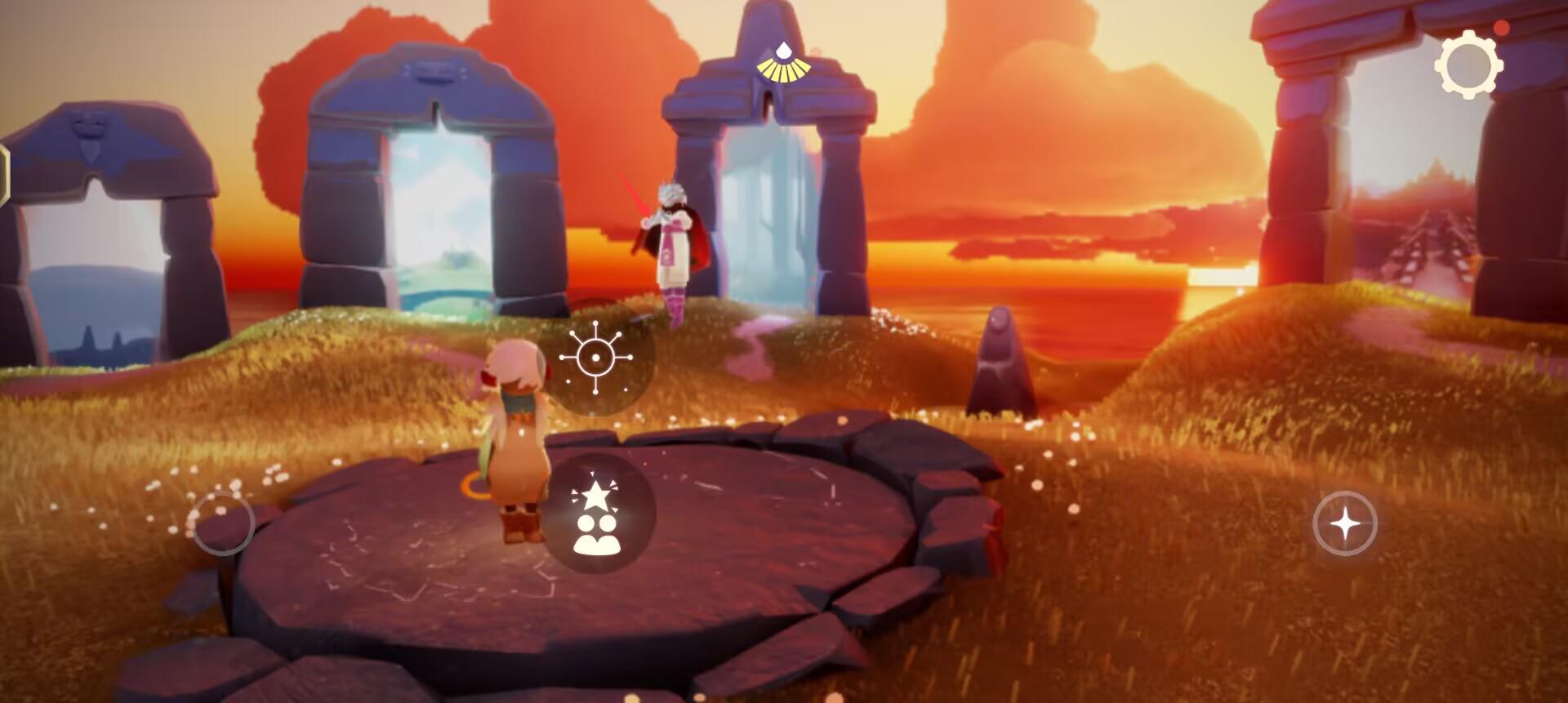1568x703 pixels.
Task: Tap the virtual joystick circle
Action: (221, 523)
